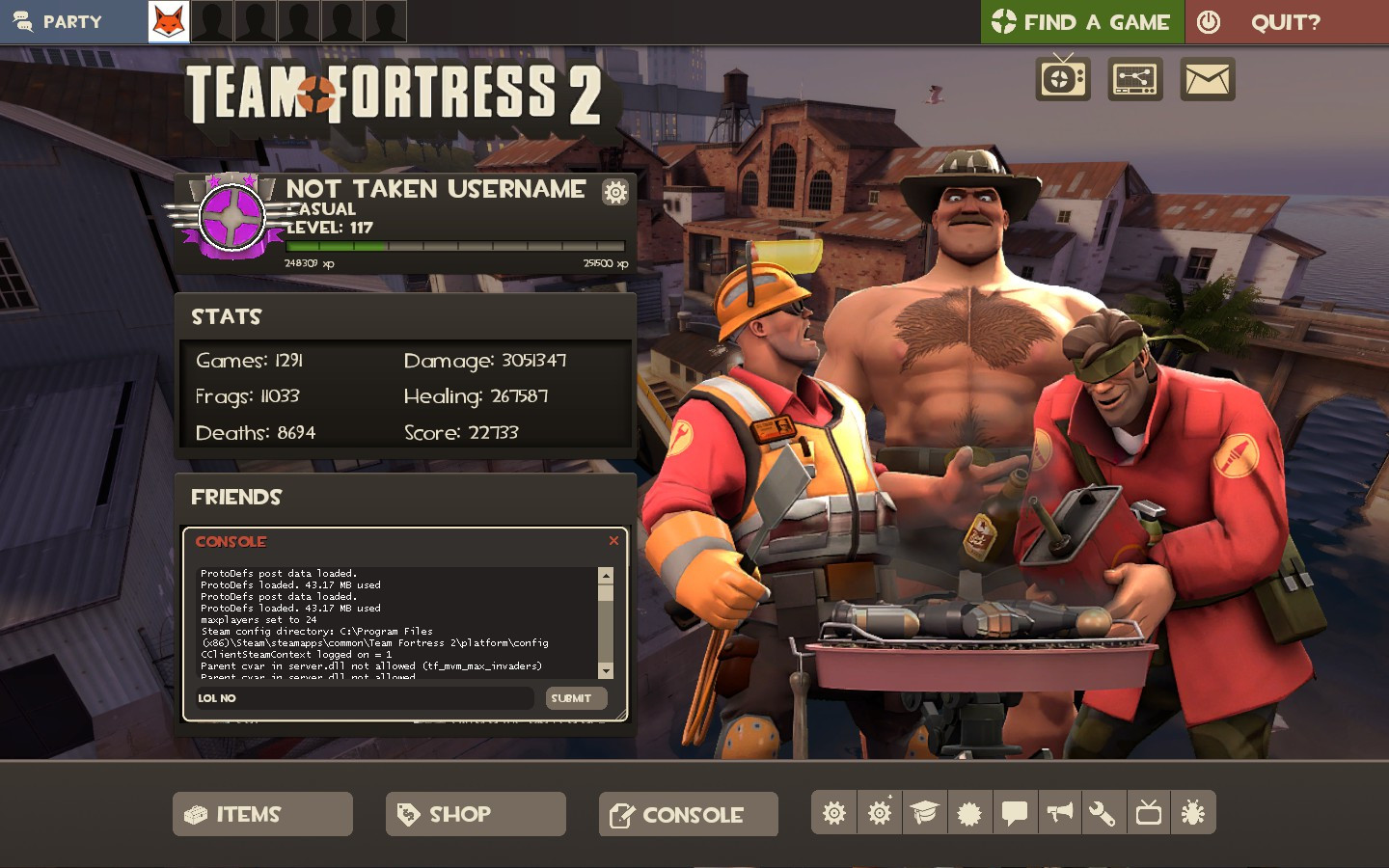Open the comments speech bubble icon
Screen dimensions: 1389x868
click(1014, 813)
